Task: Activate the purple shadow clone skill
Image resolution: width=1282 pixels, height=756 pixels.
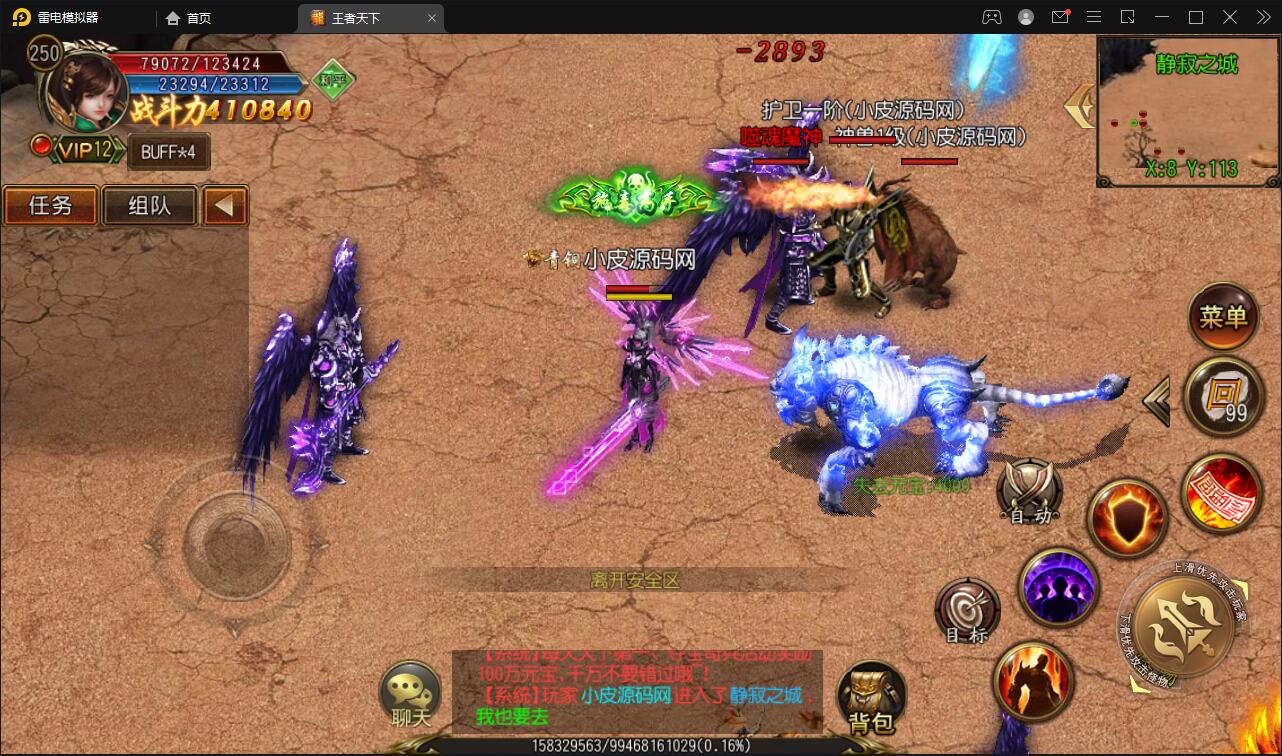Action: coord(1059,588)
